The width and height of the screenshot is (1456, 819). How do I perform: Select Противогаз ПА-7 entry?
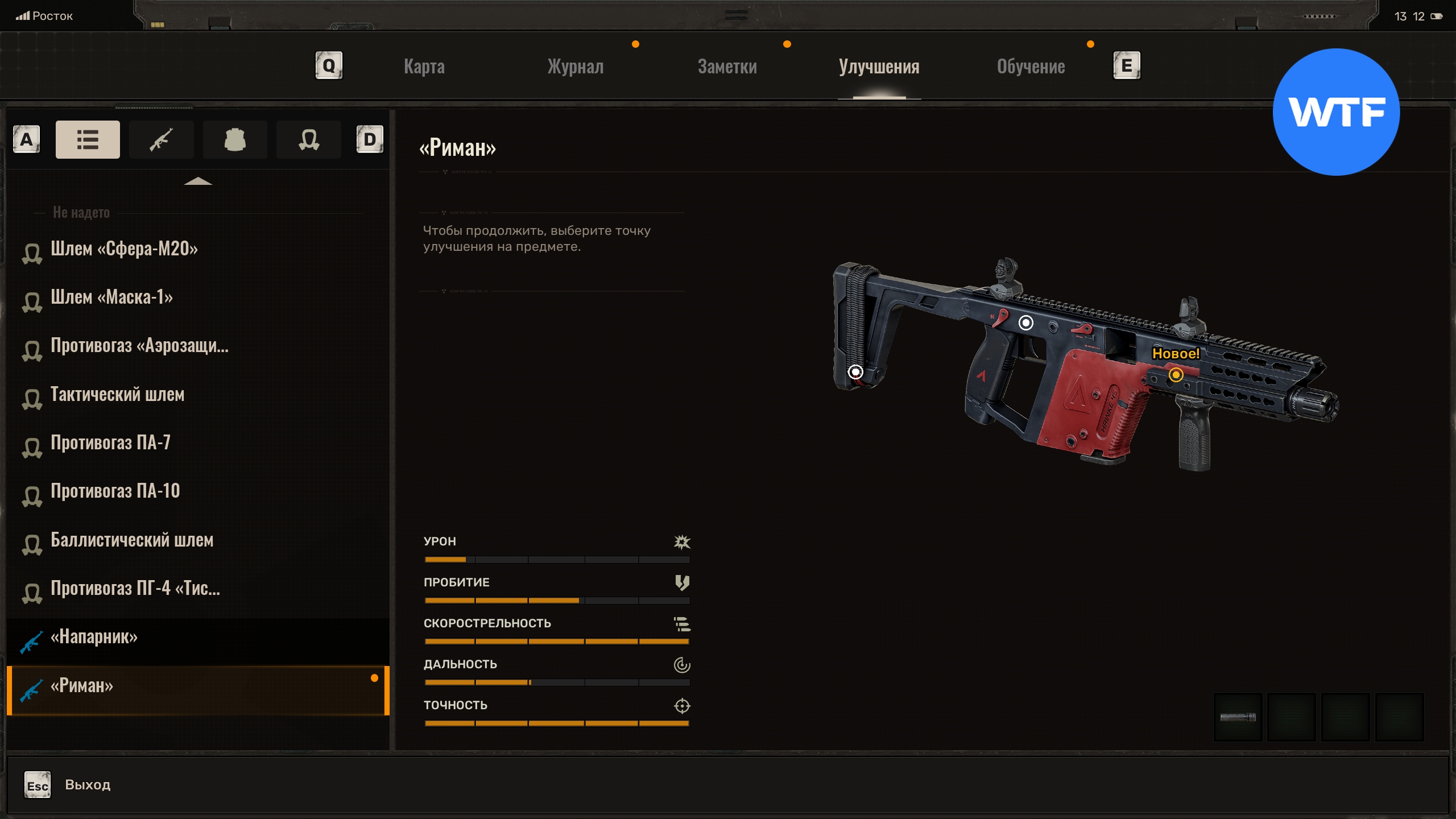pos(110,443)
